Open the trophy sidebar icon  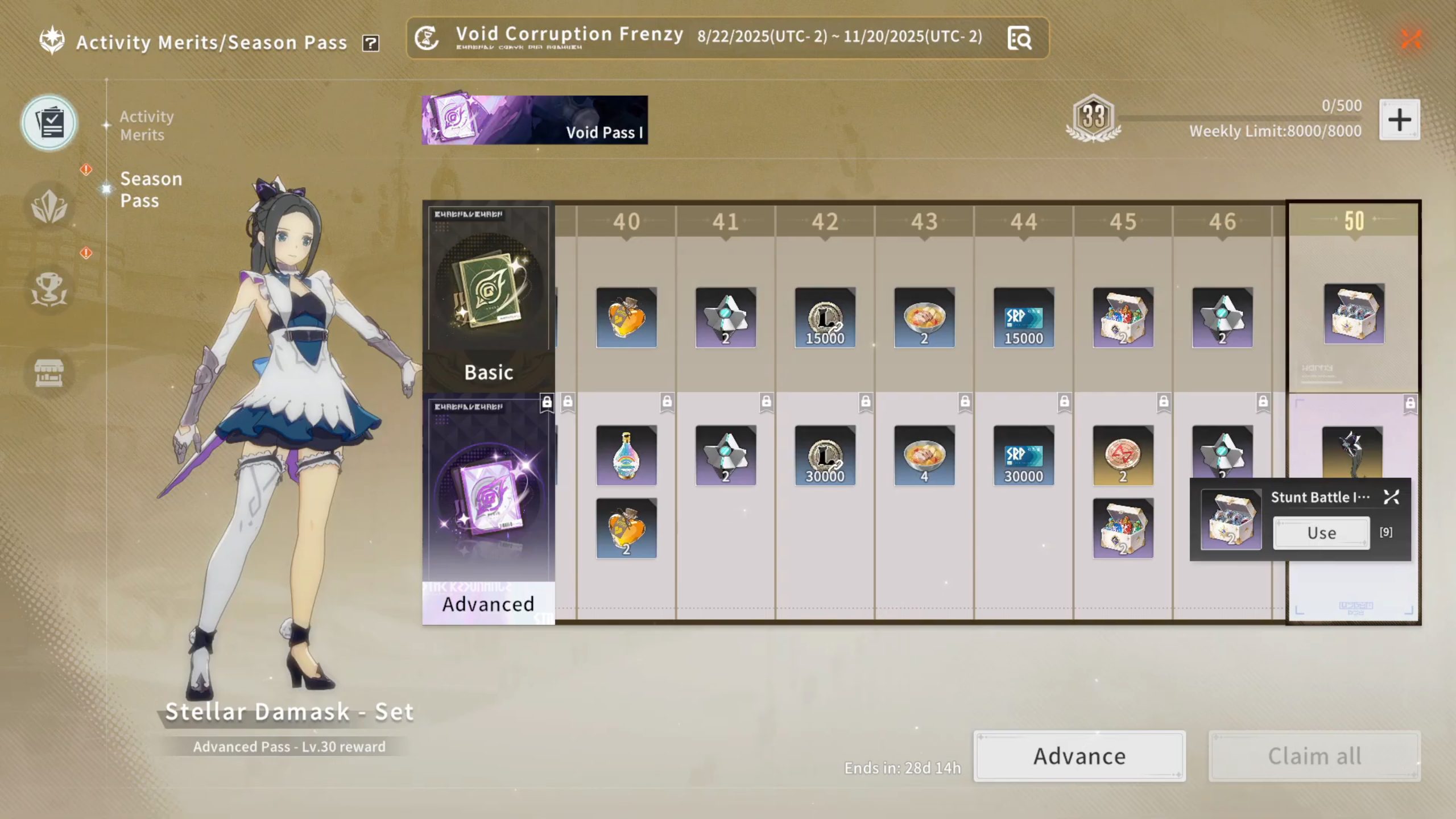49,289
